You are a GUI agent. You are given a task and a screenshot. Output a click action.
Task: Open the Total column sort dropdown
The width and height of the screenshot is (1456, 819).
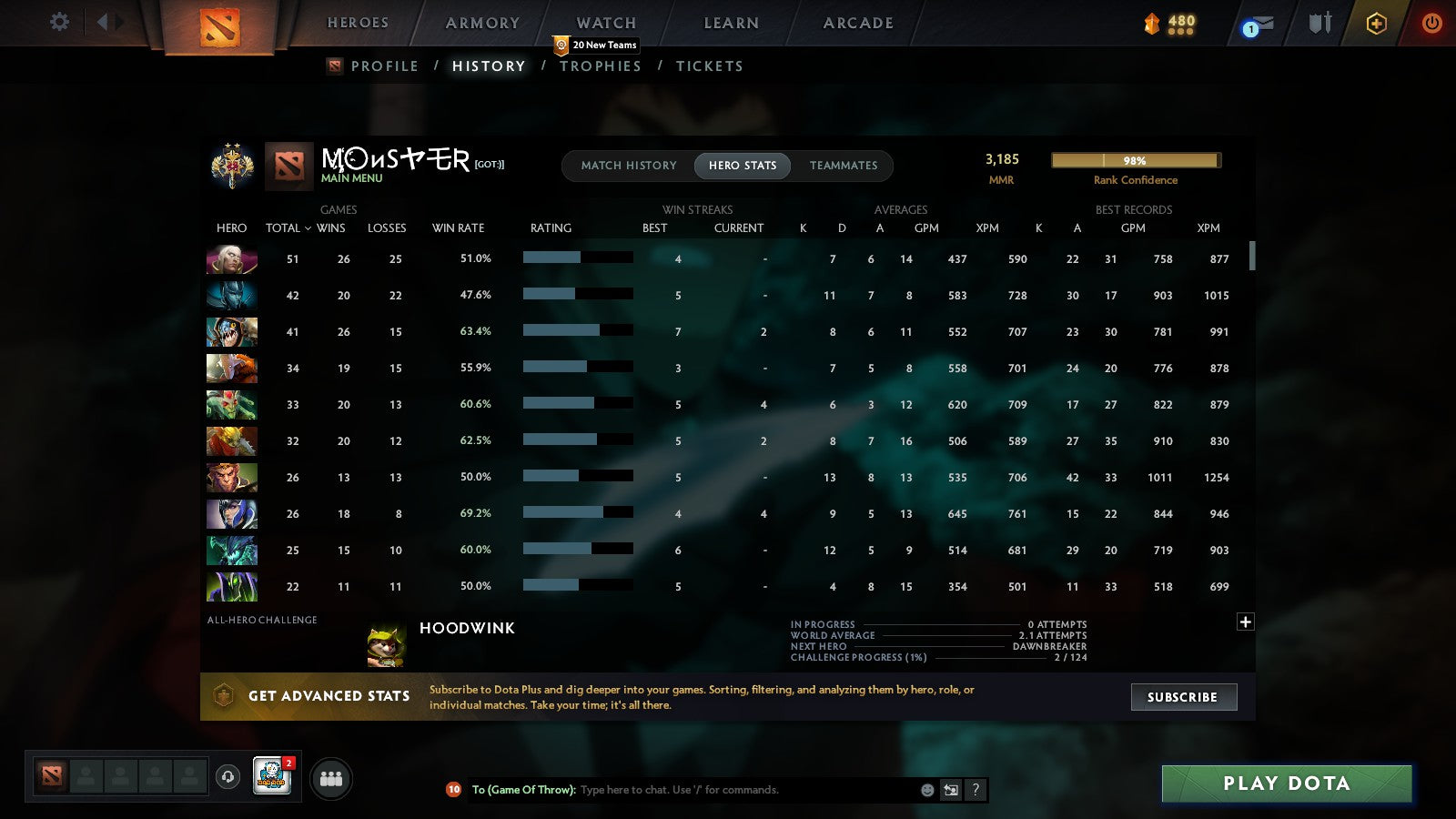pyautogui.click(x=289, y=228)
